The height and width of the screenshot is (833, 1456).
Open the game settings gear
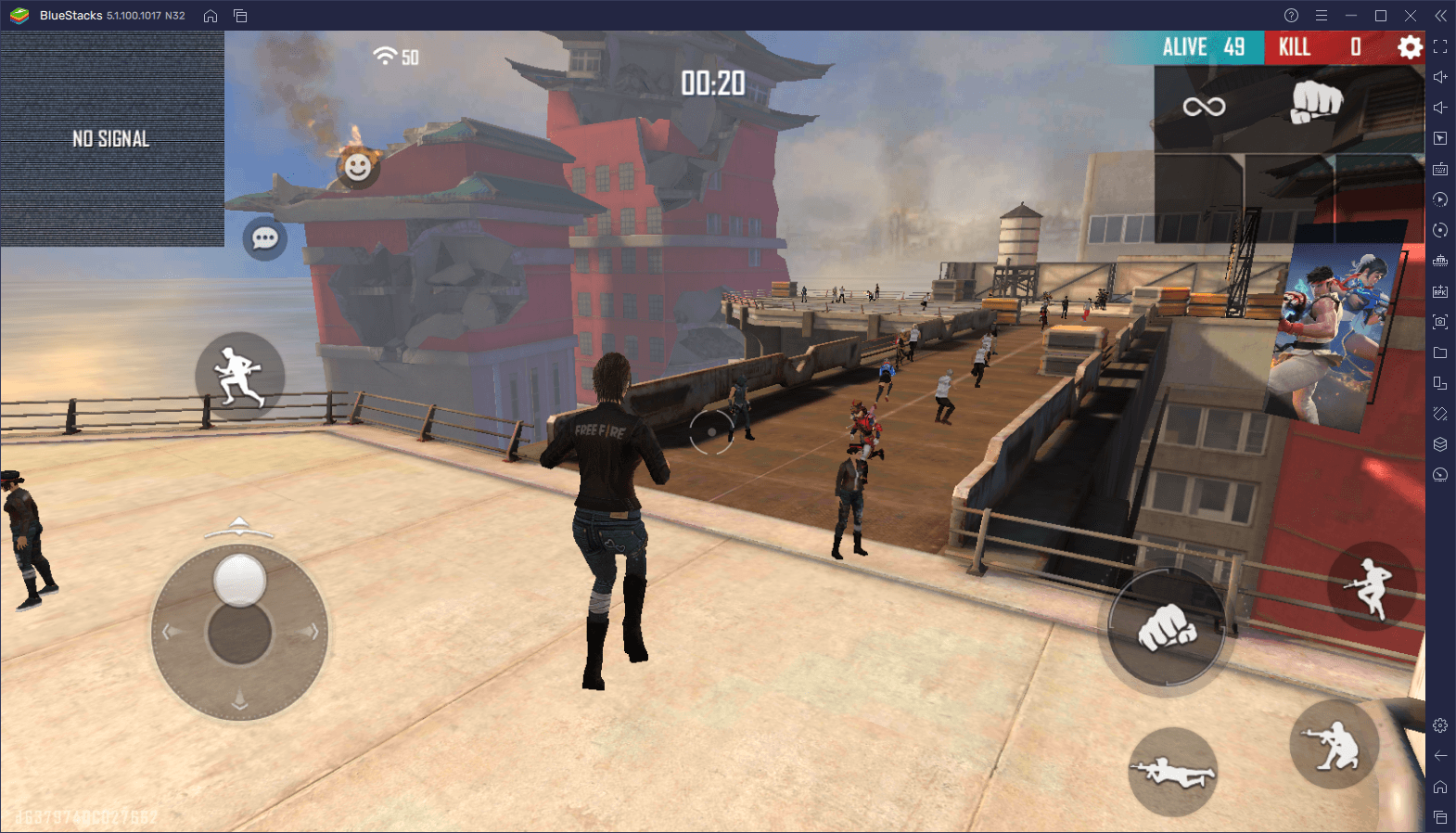[1410, 47]
